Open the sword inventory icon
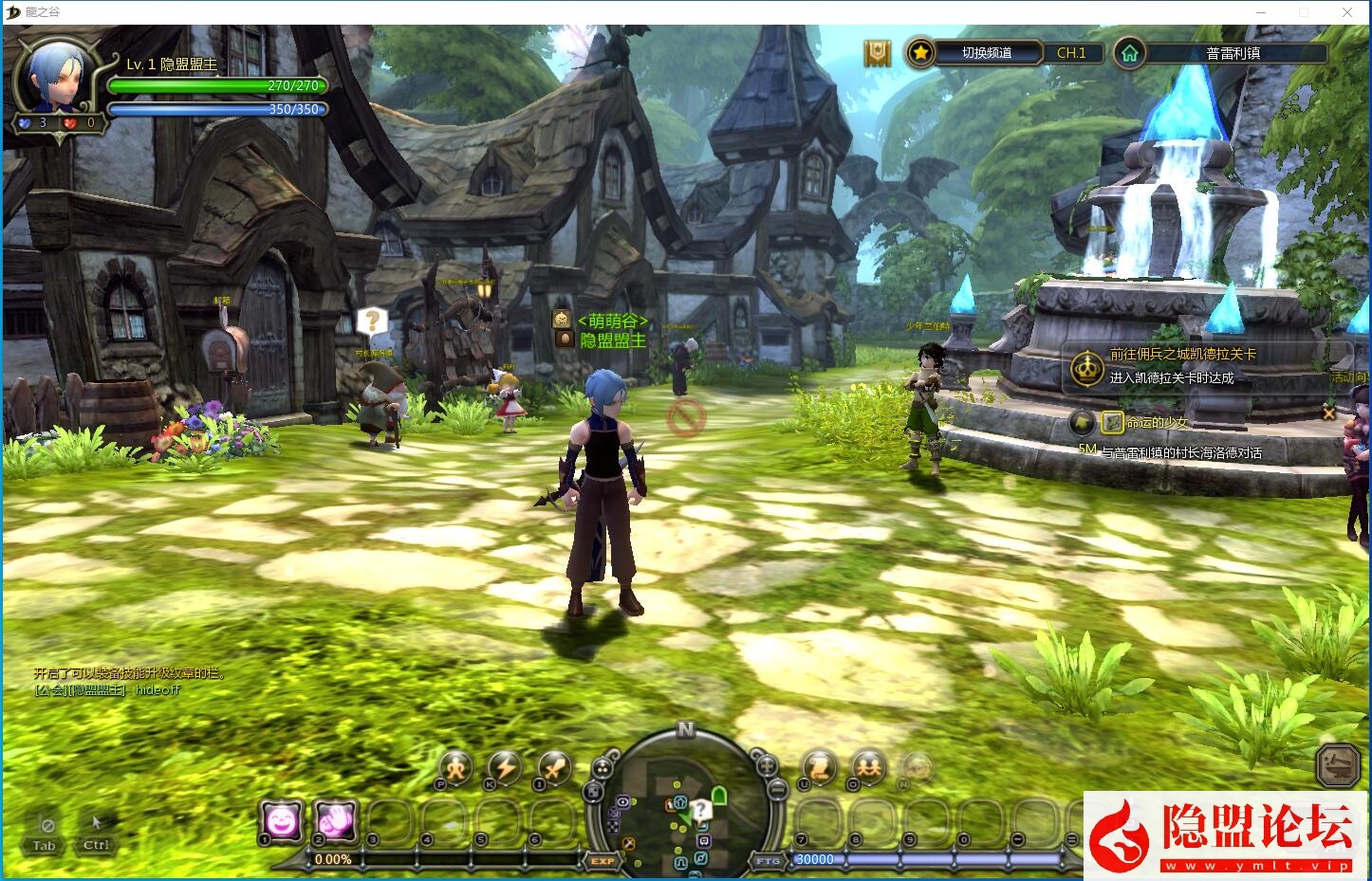Viewport: 1372px width, 881px height. pos(554,767)
